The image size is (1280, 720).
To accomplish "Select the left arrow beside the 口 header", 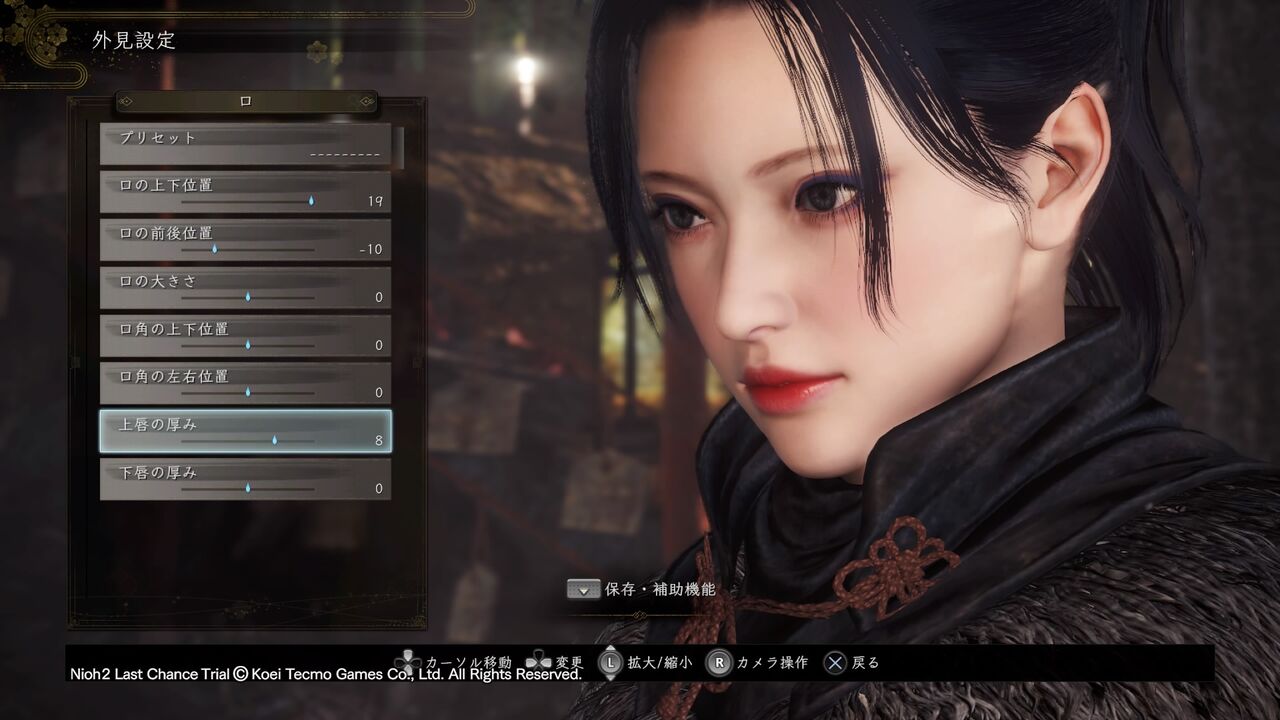I will pos(127,102).
